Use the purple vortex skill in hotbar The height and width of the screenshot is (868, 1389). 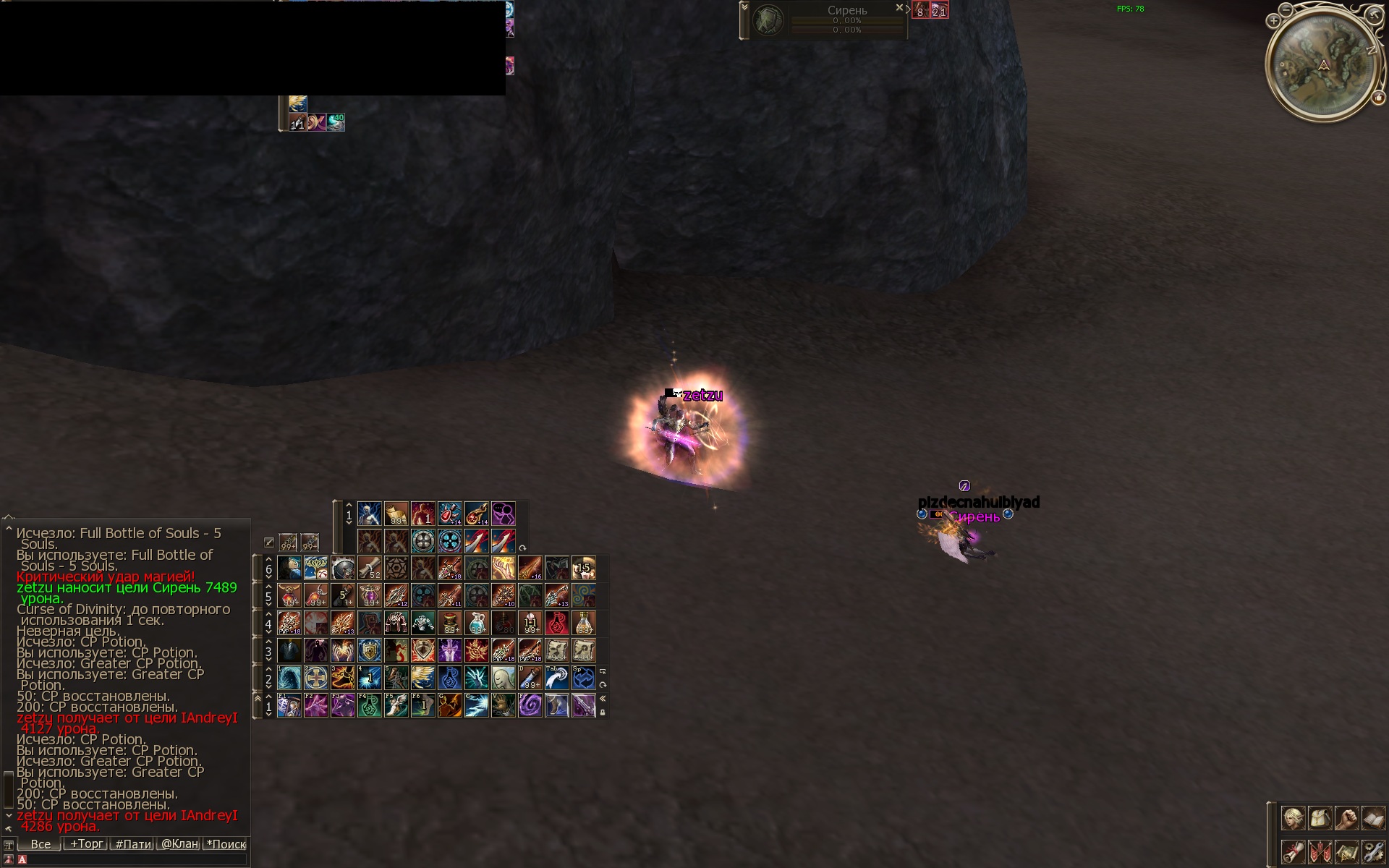click(x=530, y=705)
